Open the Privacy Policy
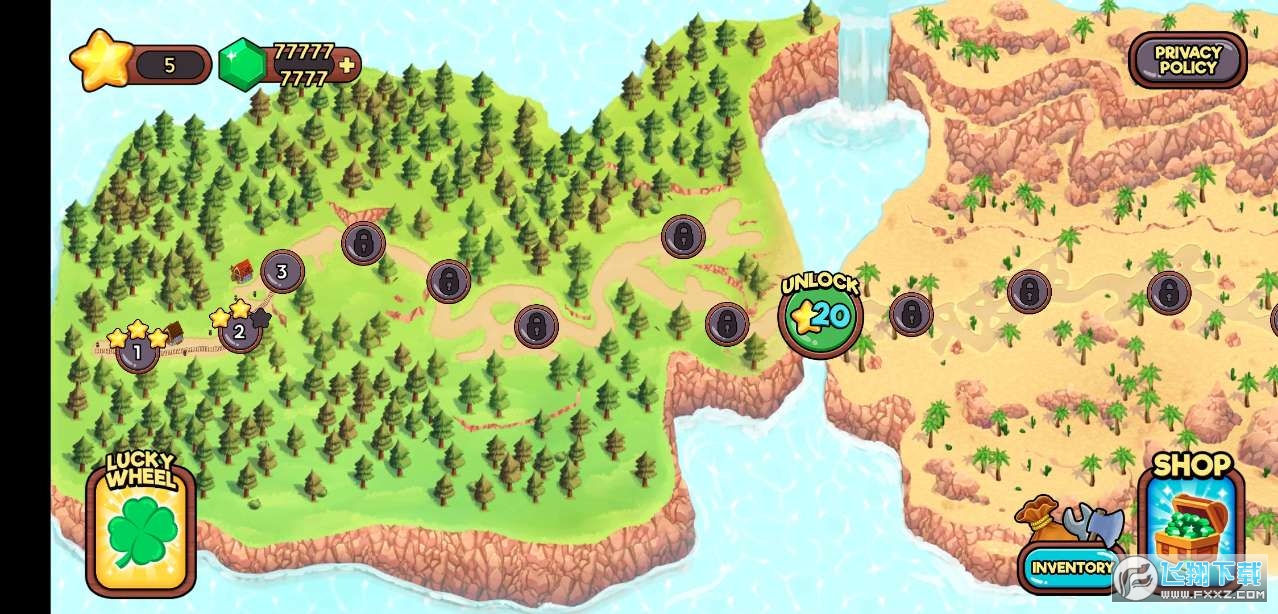Screen dimensions: 1278x614 [1187, 60]
